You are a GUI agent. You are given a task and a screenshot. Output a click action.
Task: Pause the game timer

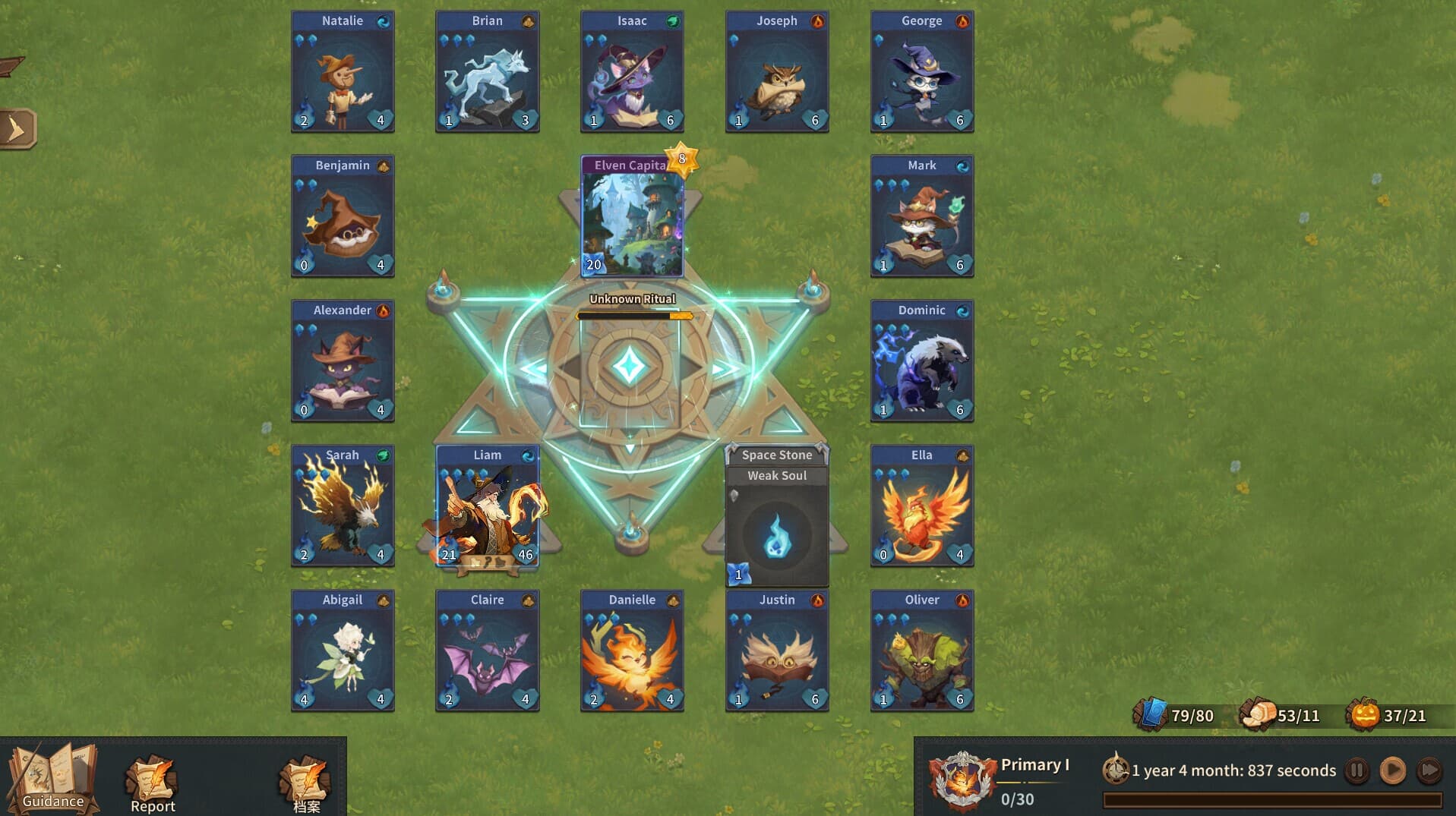click(1357, 770)
